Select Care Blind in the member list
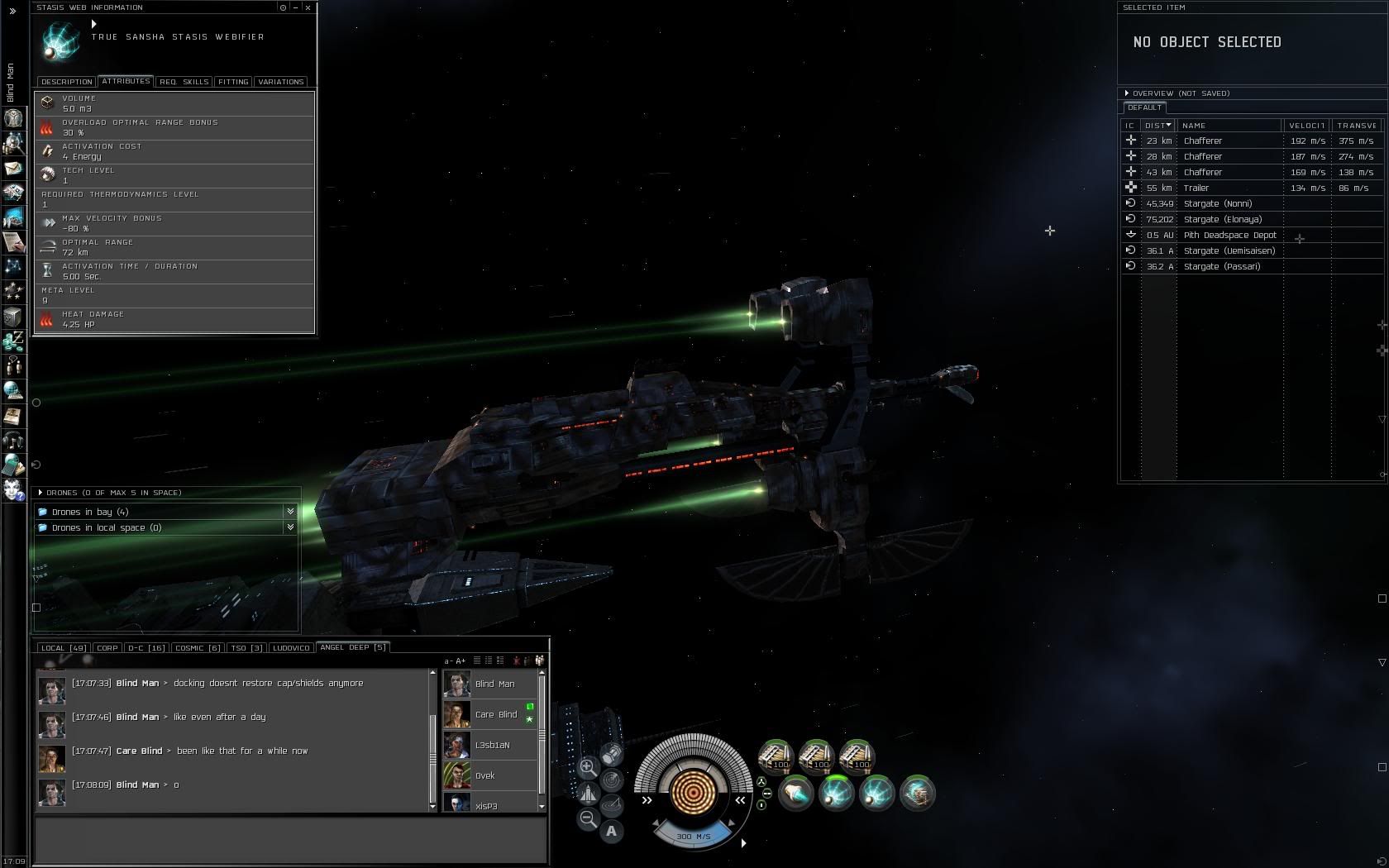1389x868 pixels. [x=495, y=715]
